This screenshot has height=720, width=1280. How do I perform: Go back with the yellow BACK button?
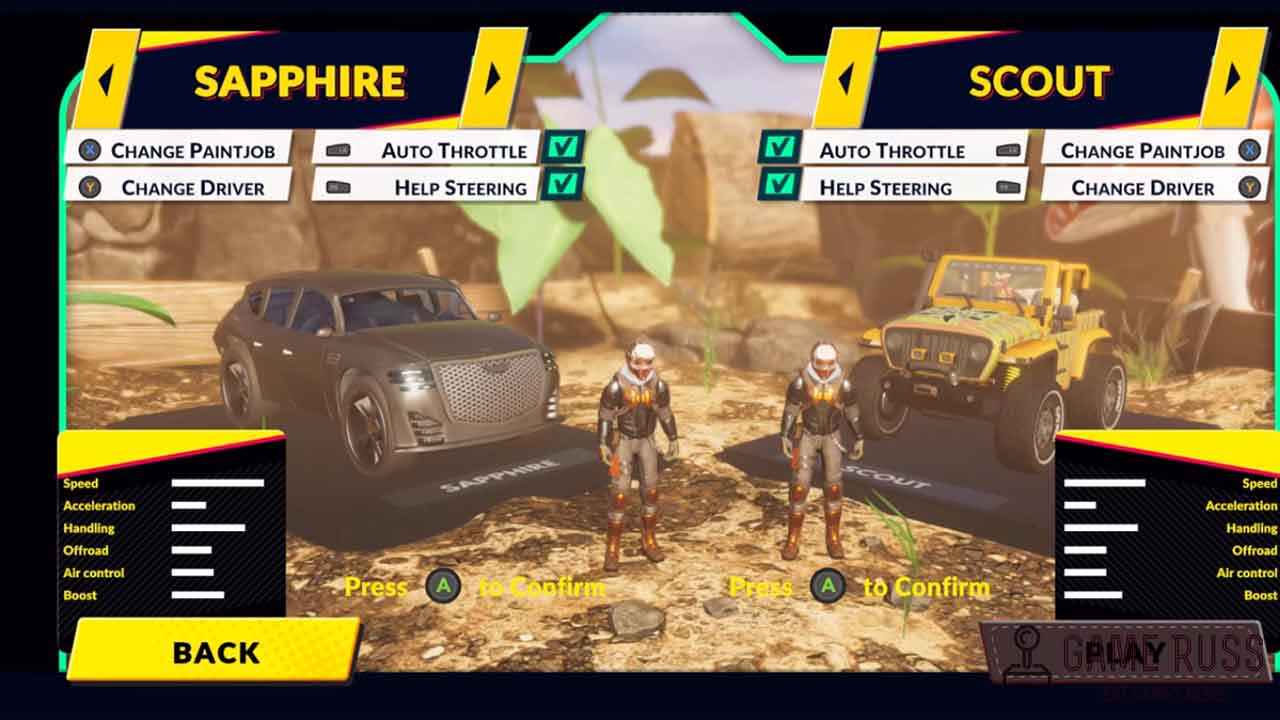[x=215, y=652]
